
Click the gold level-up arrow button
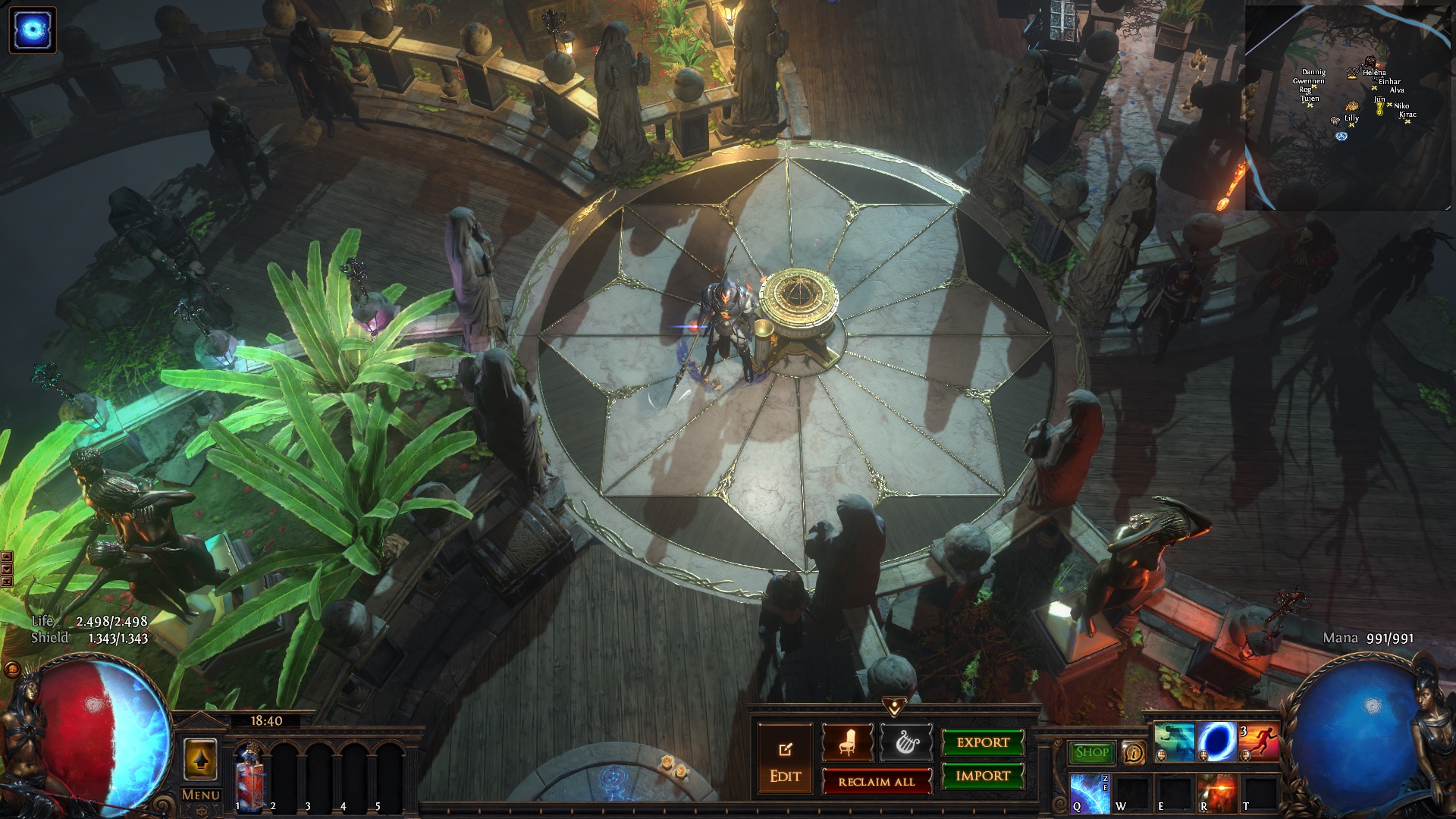point(201,758)
